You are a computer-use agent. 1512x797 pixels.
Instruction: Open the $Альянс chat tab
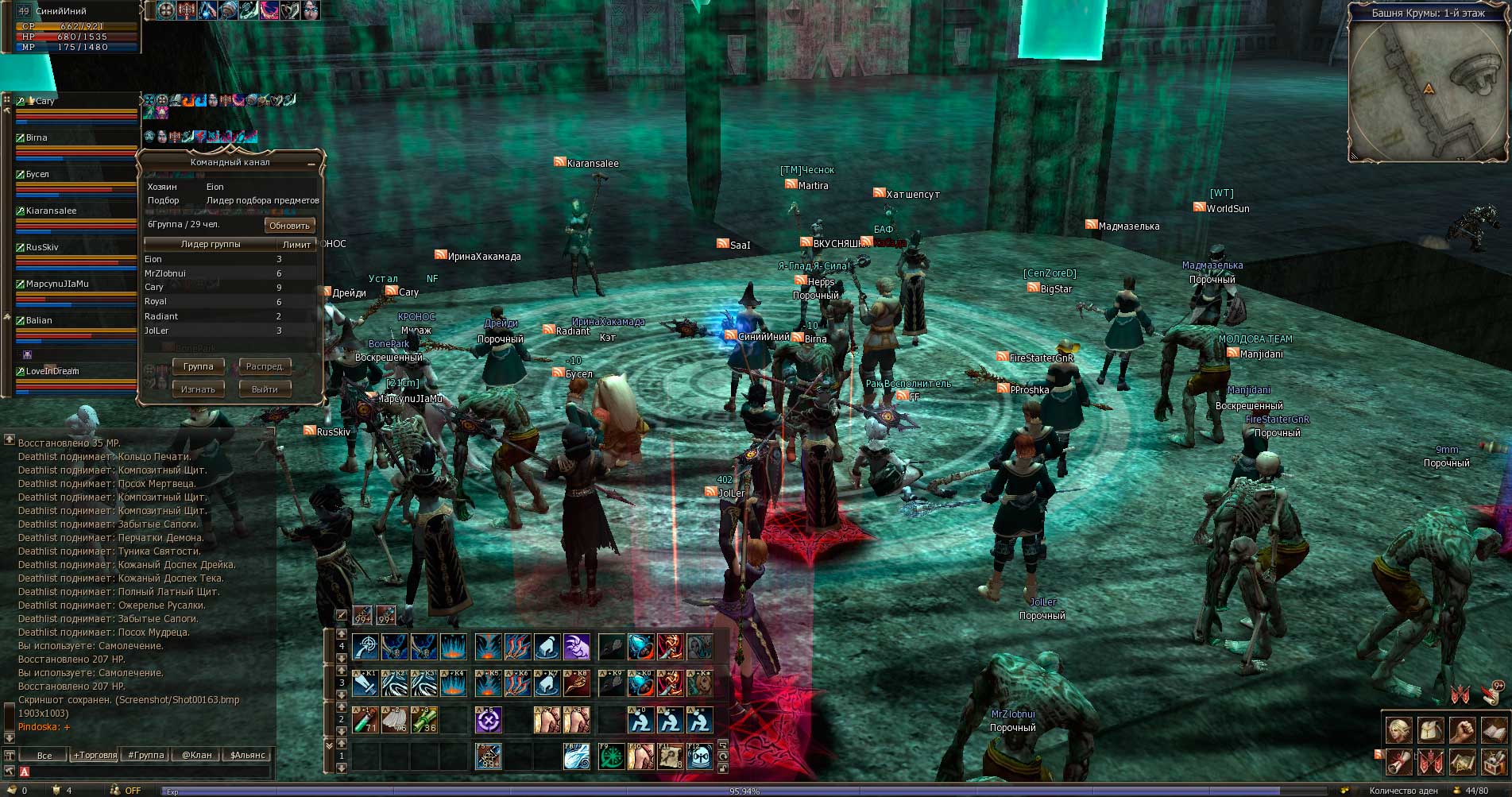pos(247,755)
